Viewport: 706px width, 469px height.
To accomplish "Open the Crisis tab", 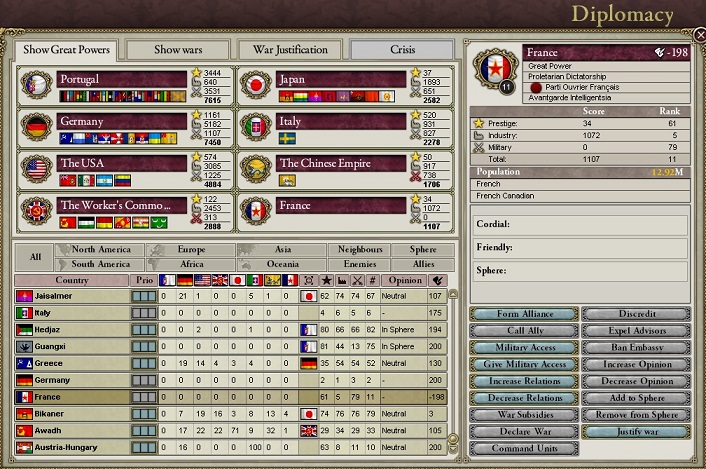I will (401, 49).
